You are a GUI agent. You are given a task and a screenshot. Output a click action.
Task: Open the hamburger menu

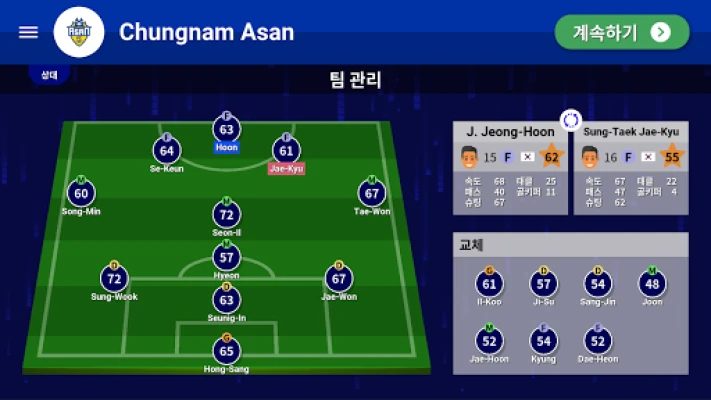(28, 32)
